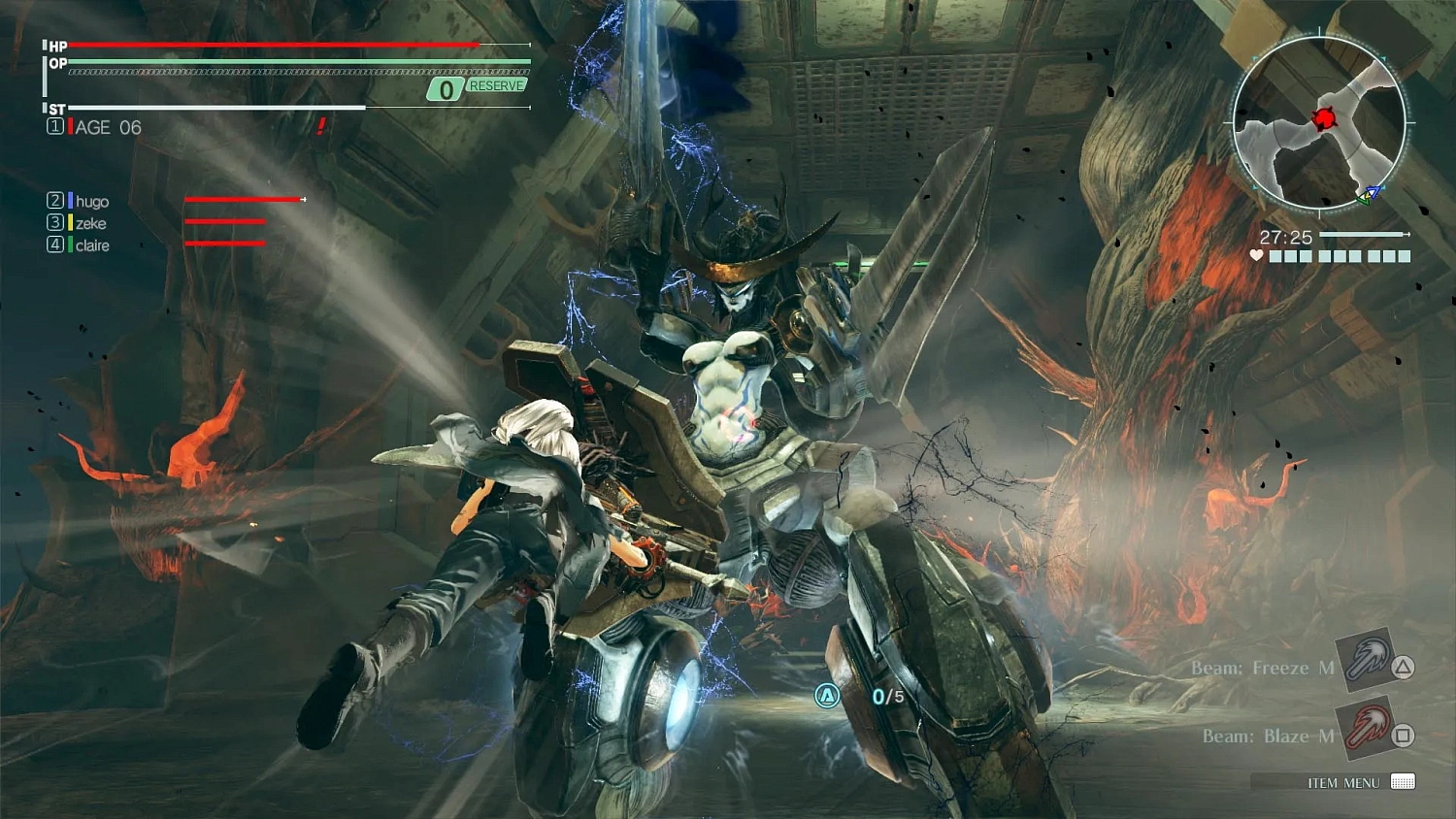Click the mission progress bar beside 27:25
The width and height of the screenshot is (1456, 819).
coord(1364,234)
